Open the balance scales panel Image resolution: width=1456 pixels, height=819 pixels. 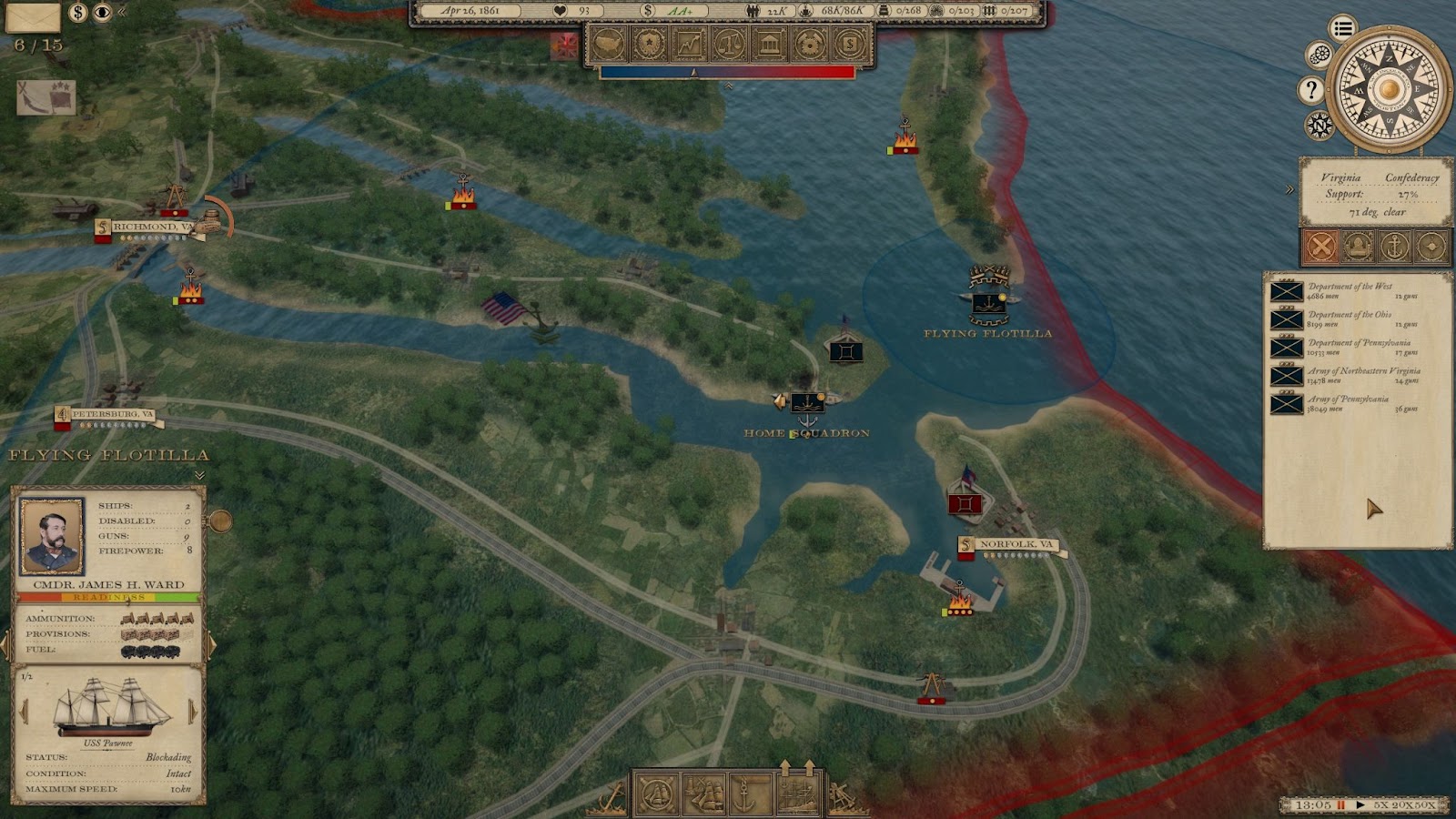(x=729, y=44)
